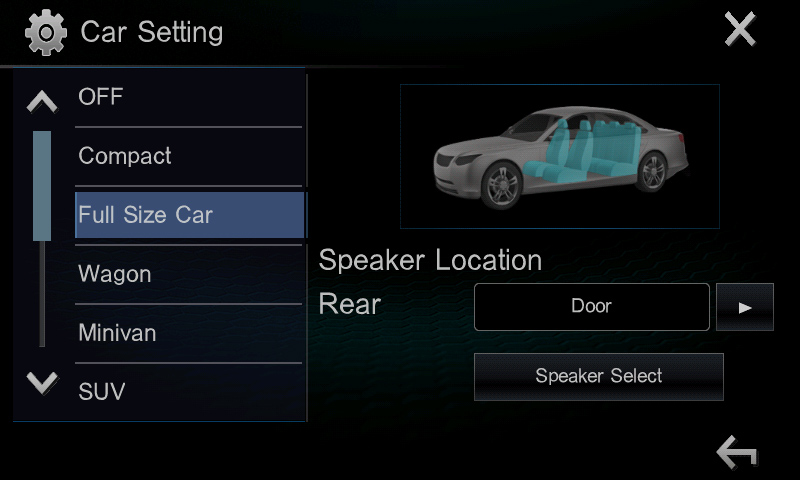Open the Speaker Select screen
The image size is (800, 480).
598,377
